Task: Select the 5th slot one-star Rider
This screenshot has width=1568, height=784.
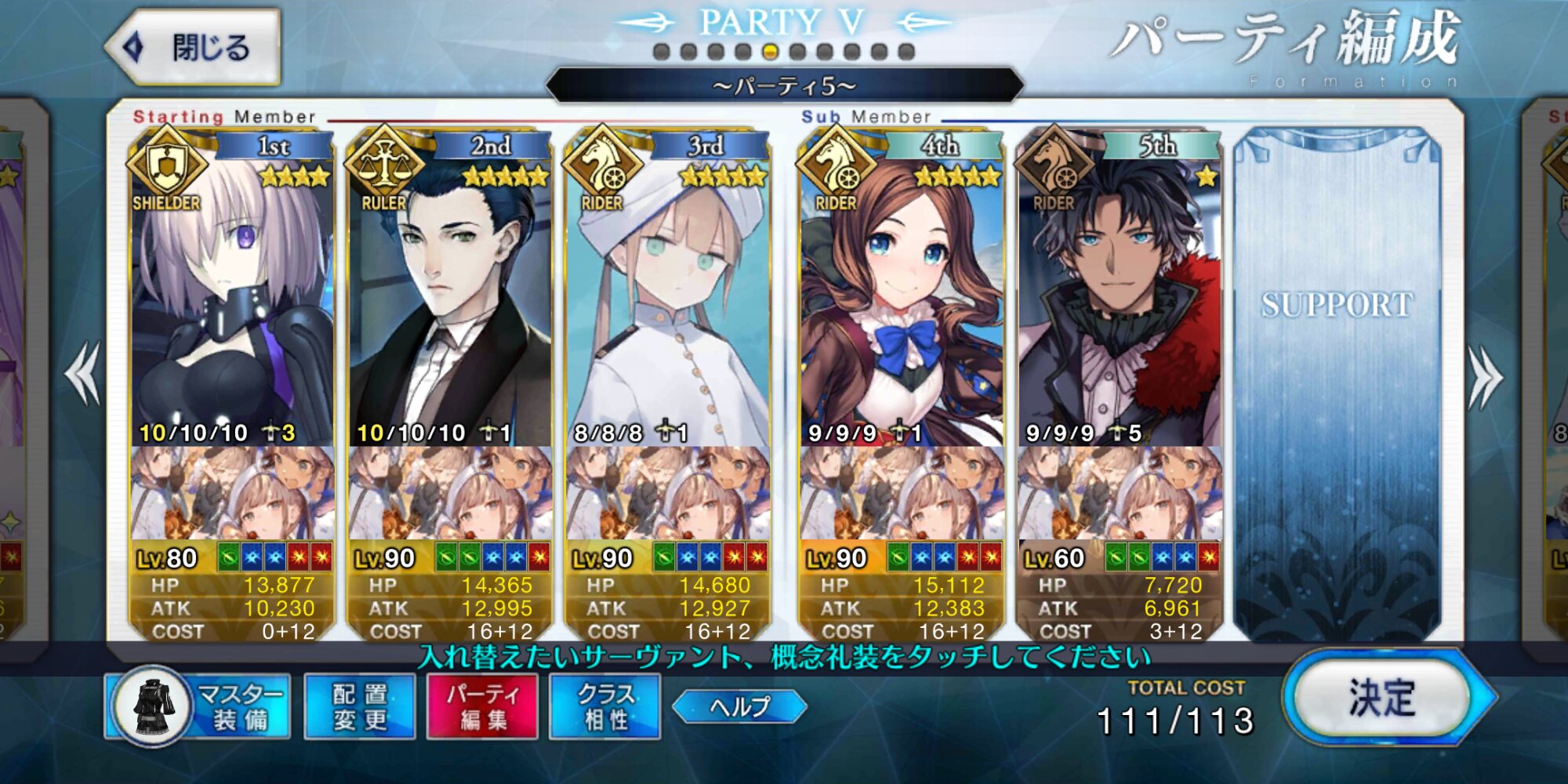Action: click(1120, 298)
